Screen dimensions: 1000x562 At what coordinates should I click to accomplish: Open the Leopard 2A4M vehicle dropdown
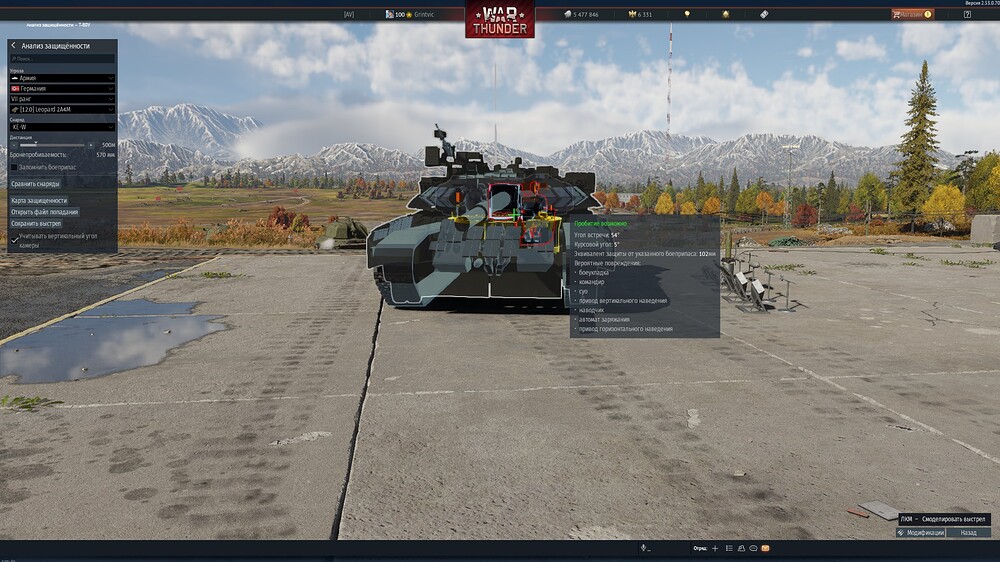(62, 110)
